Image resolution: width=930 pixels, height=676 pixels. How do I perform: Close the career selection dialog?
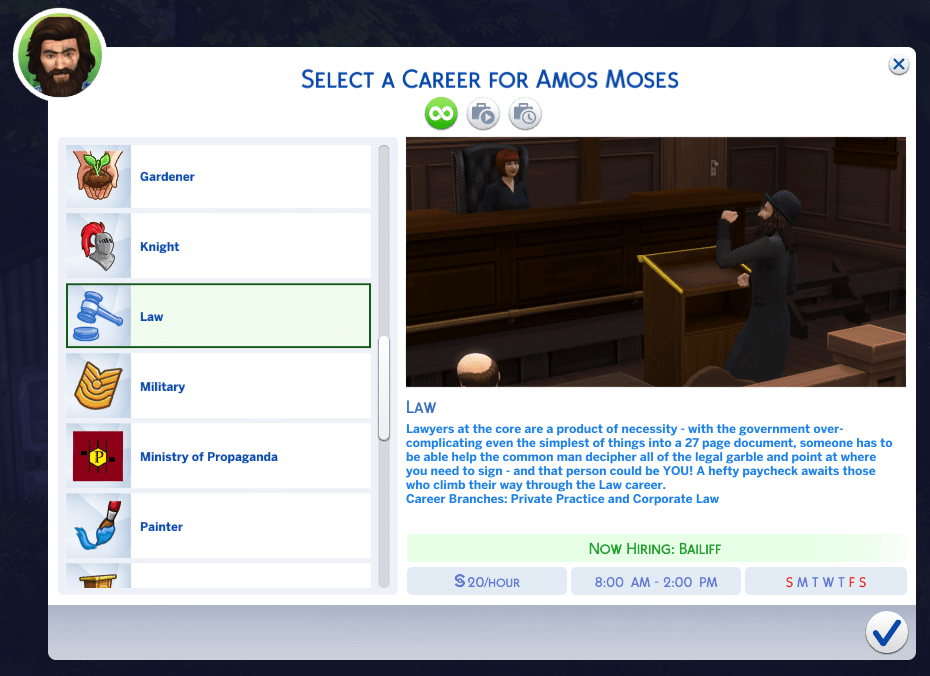pos(898,65)
